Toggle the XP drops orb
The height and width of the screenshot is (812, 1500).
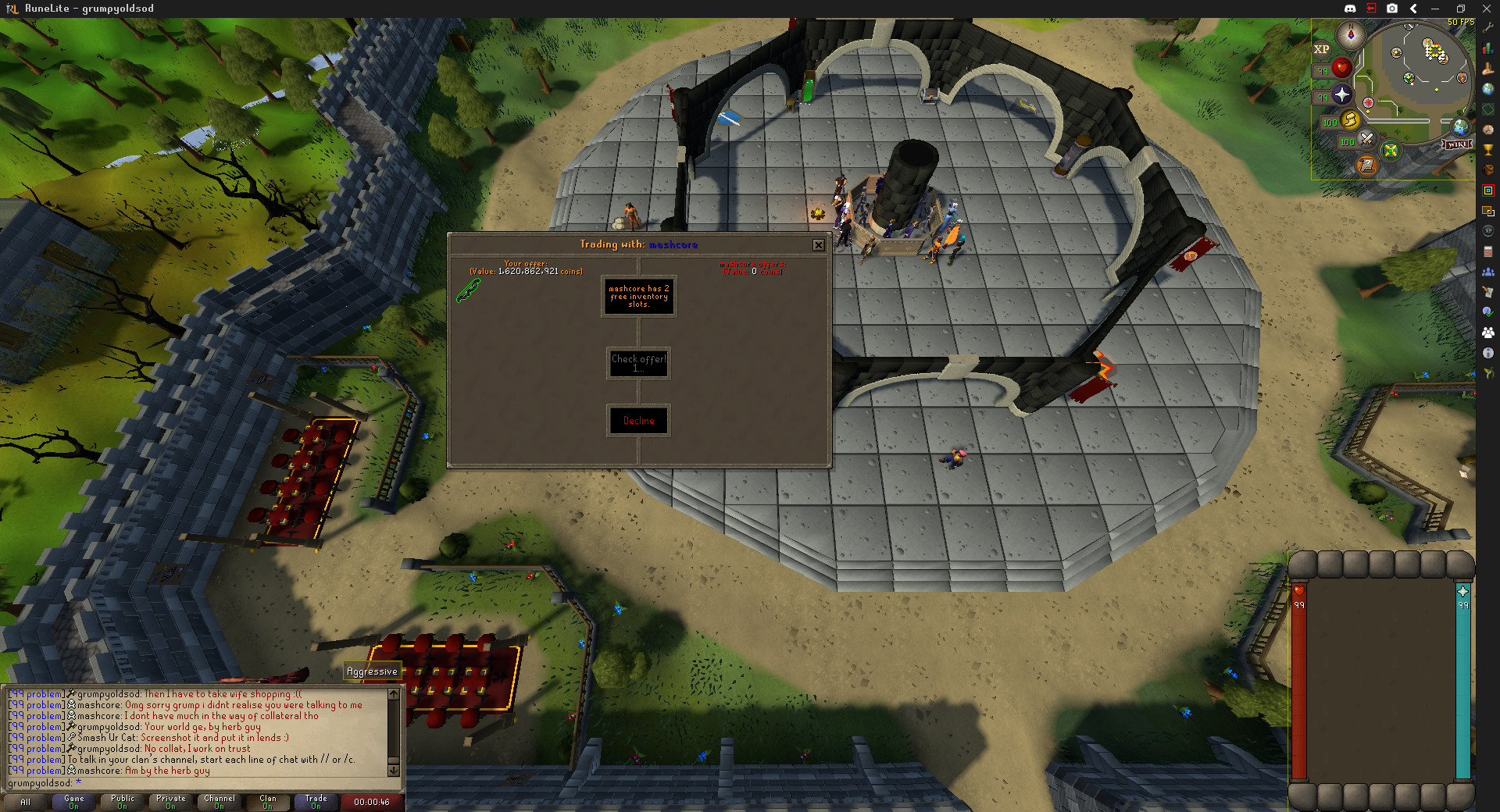(x=1321, y=49)
